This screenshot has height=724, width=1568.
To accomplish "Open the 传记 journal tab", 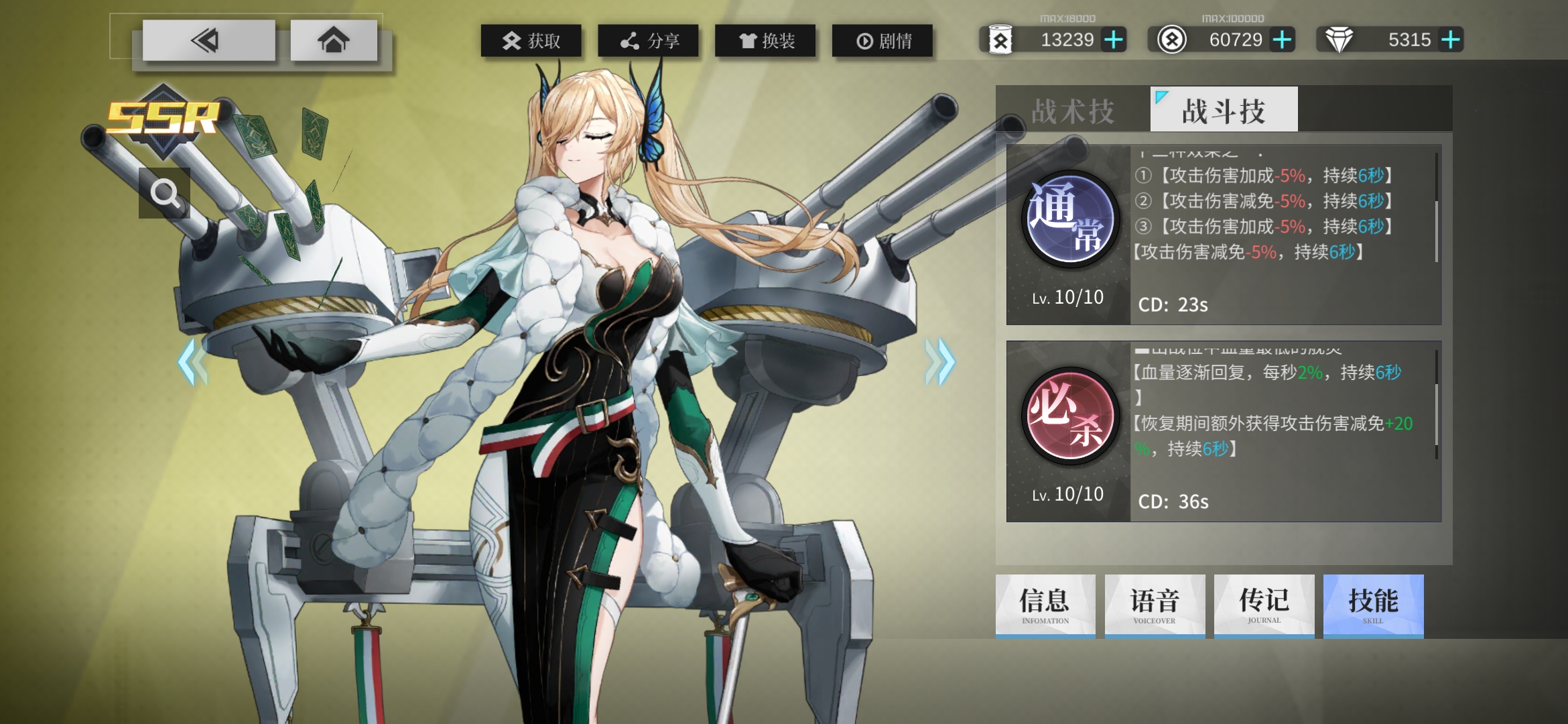I will (1264, 605).
